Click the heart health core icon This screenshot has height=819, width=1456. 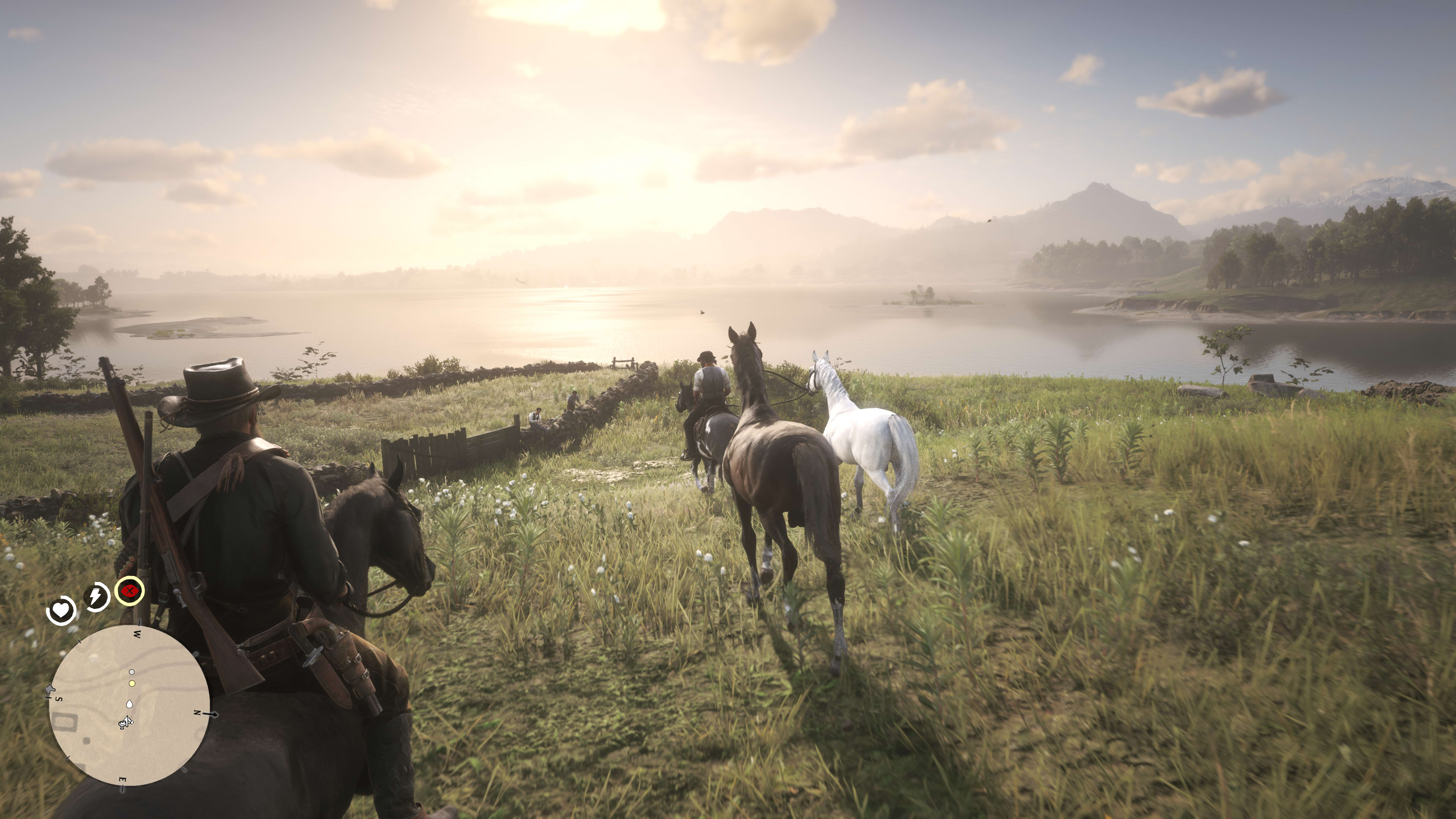click(x=61, y=610)
